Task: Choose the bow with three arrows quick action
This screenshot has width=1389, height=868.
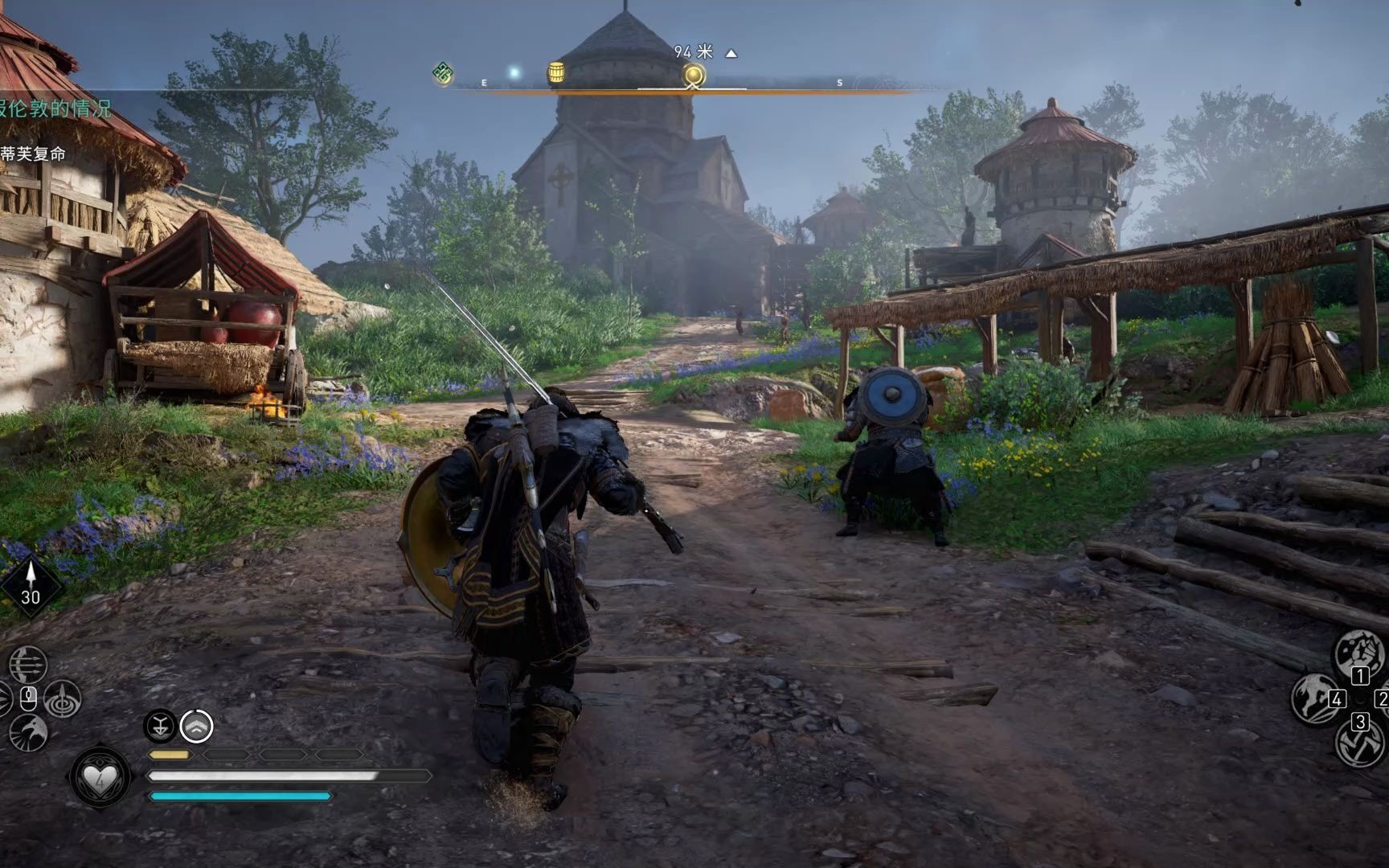Action: pyautogui.click(x=28, y=665)
